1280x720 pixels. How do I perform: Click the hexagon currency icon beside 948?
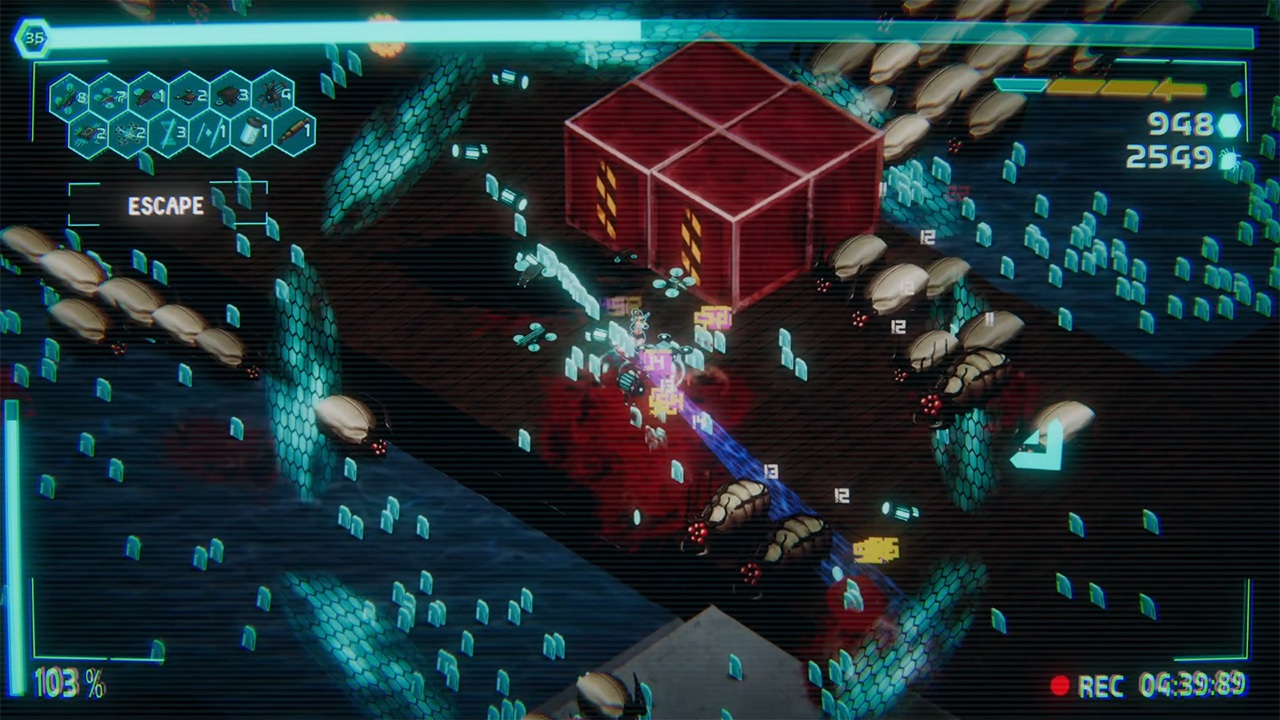click(x=1230, y=126)
